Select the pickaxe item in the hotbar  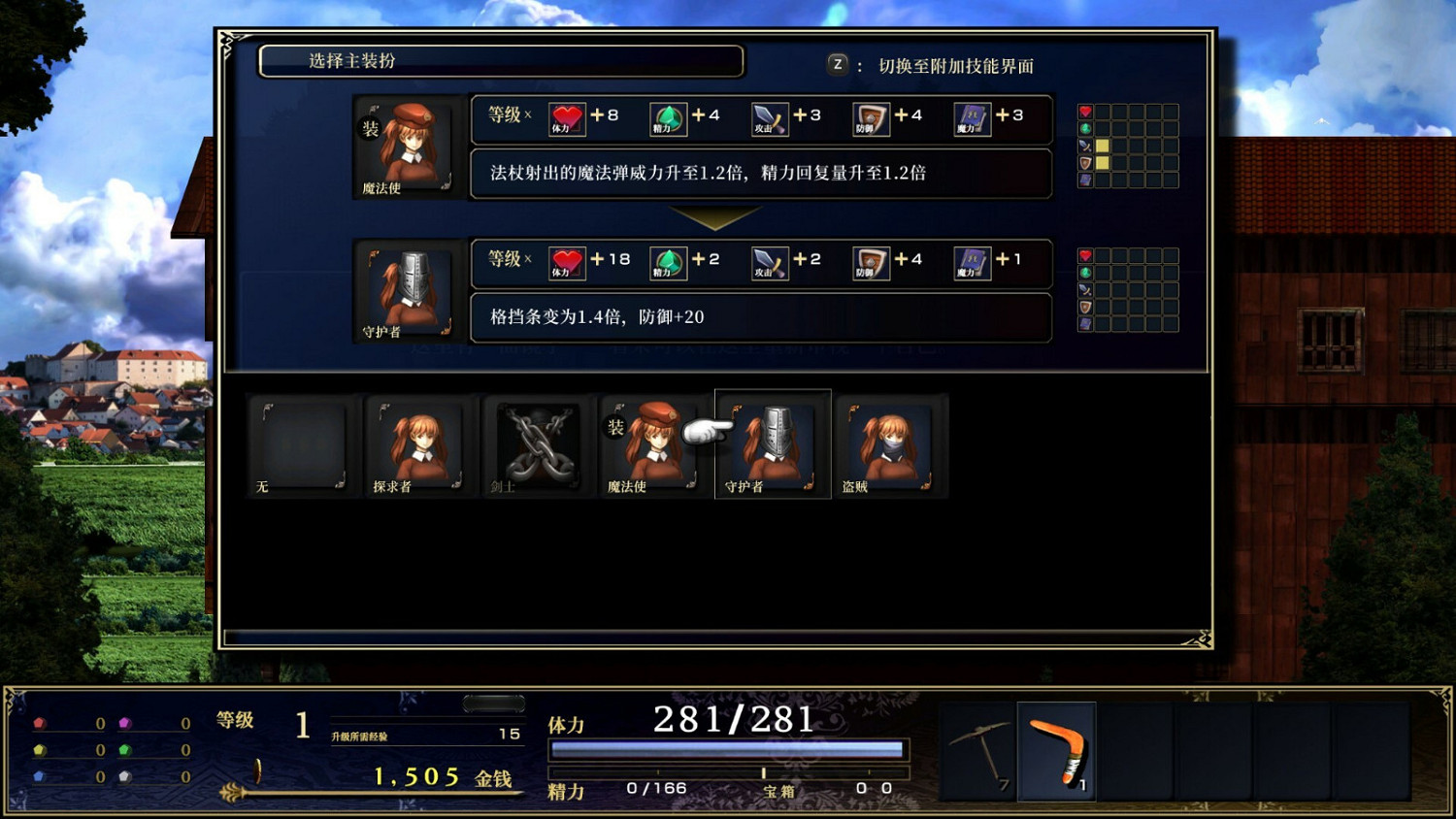(978, 752)
